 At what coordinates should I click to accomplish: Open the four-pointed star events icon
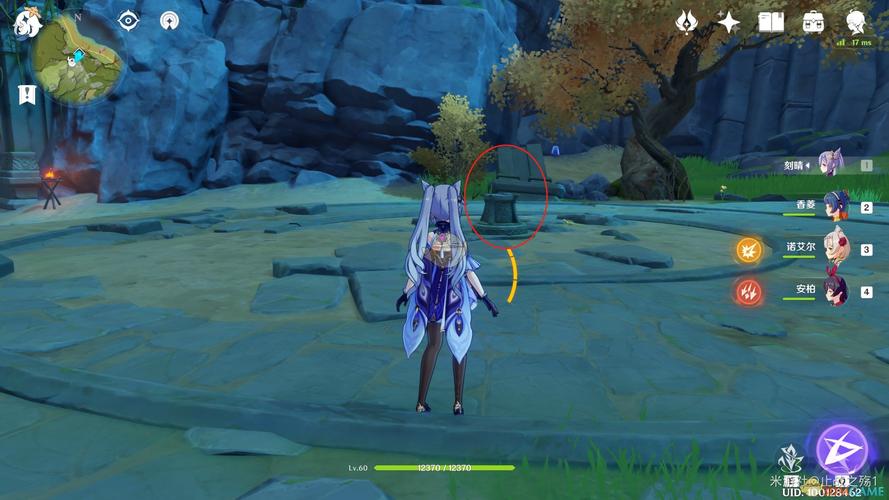pos(729,22)
